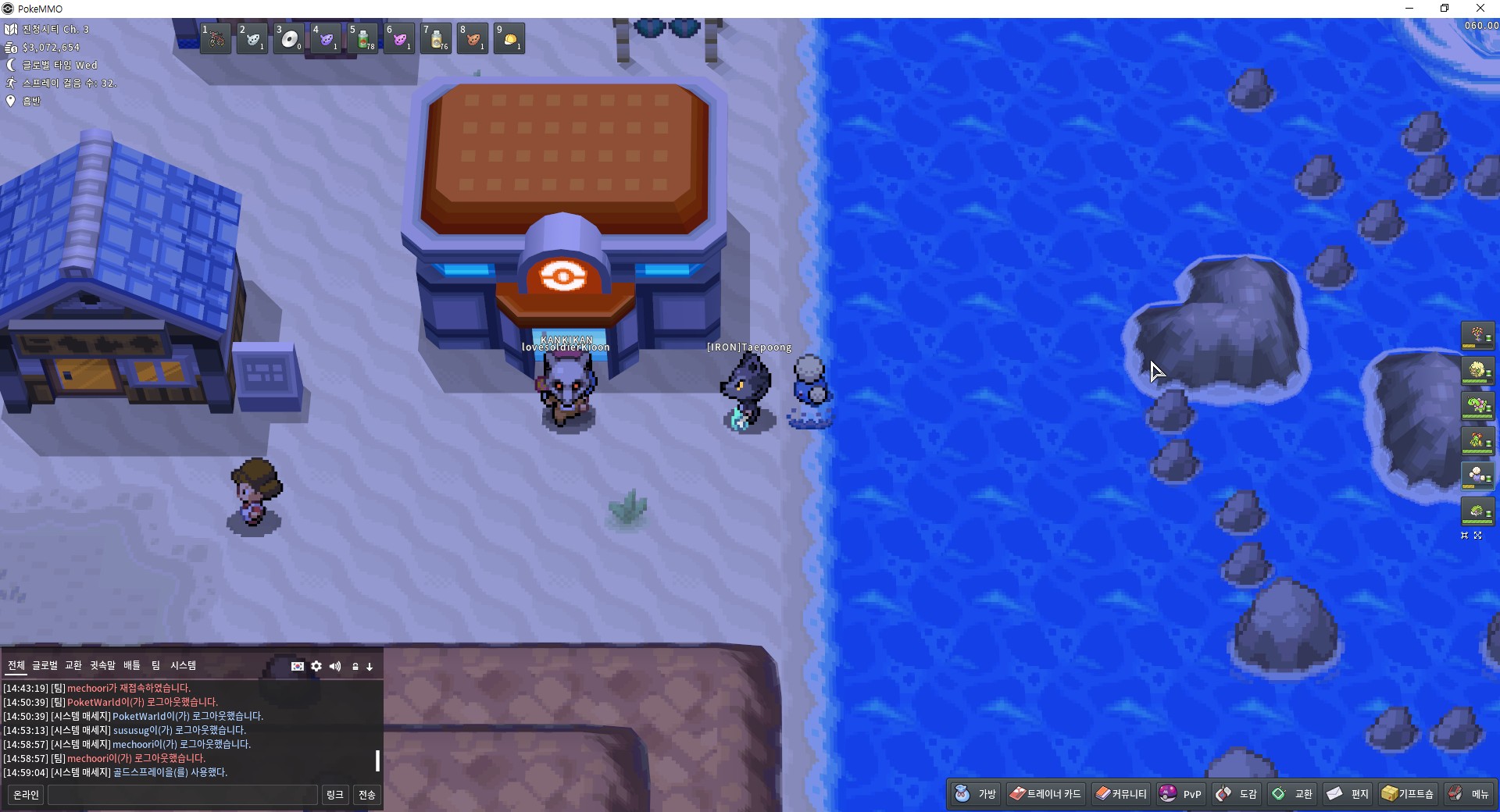Viewport: 1500px width, 812px height.
Task: Use the bicycle in hotbar slot 1
Action: click(x=216, y=39)
